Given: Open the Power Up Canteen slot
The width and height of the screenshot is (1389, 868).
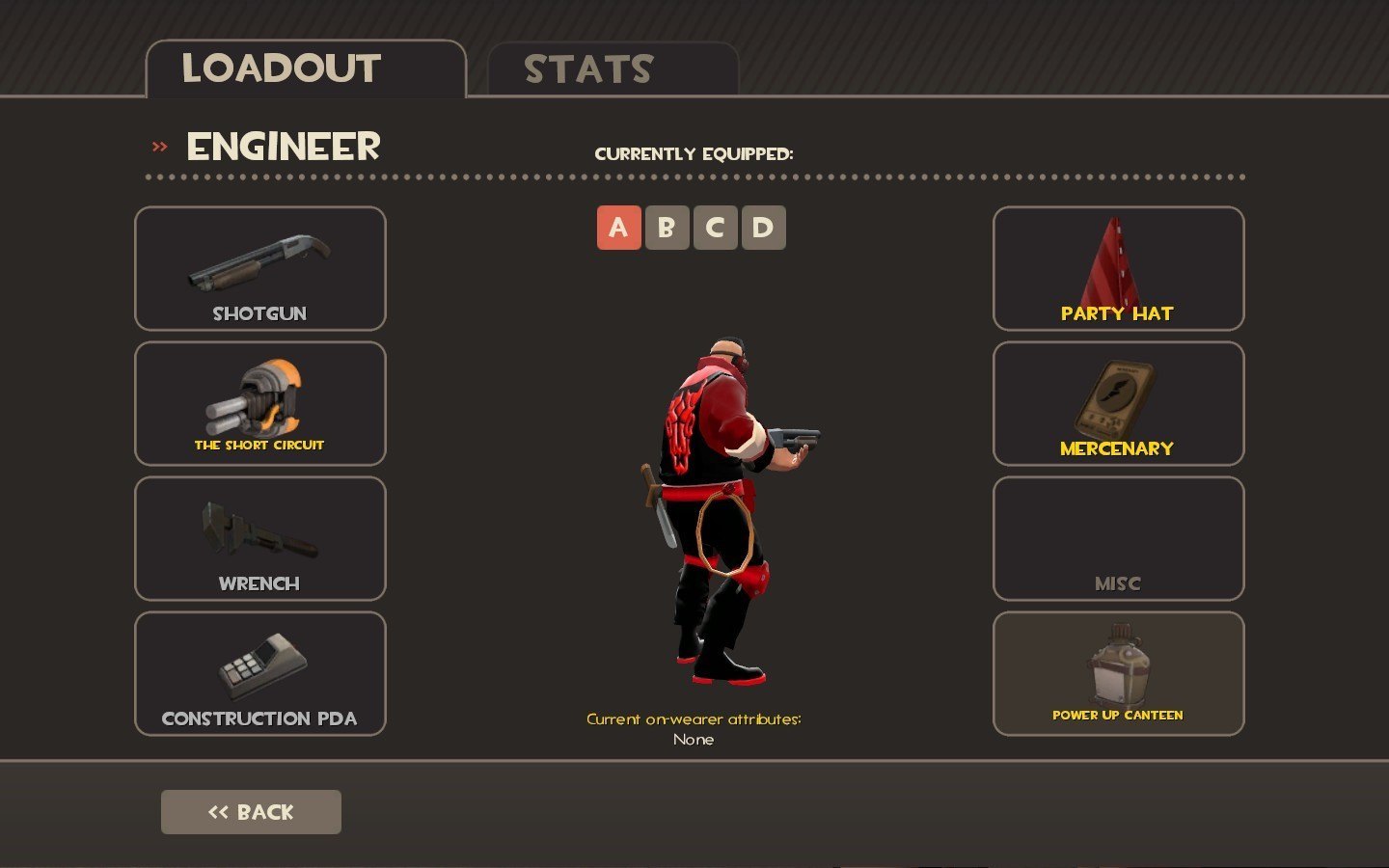Looking at the screenshot, I should coord(1118,674).
